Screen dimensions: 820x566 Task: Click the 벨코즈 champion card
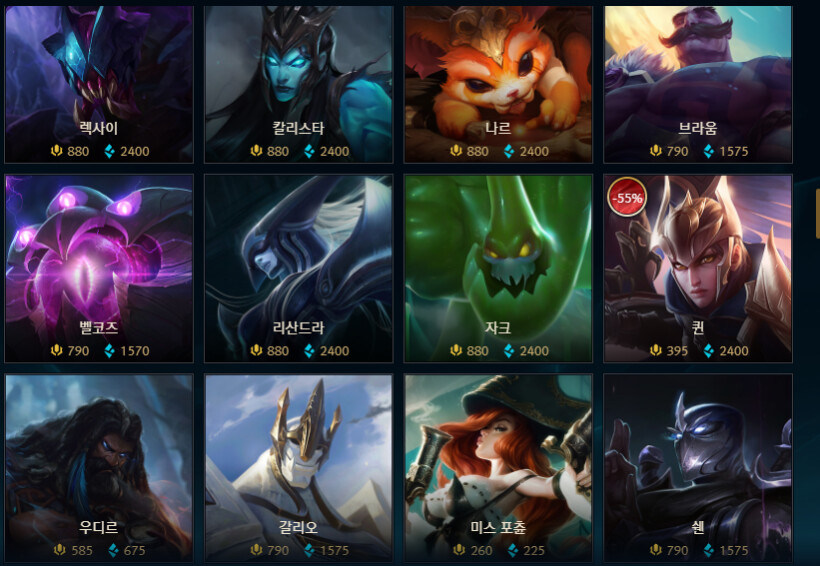click(x=98, y=268)
